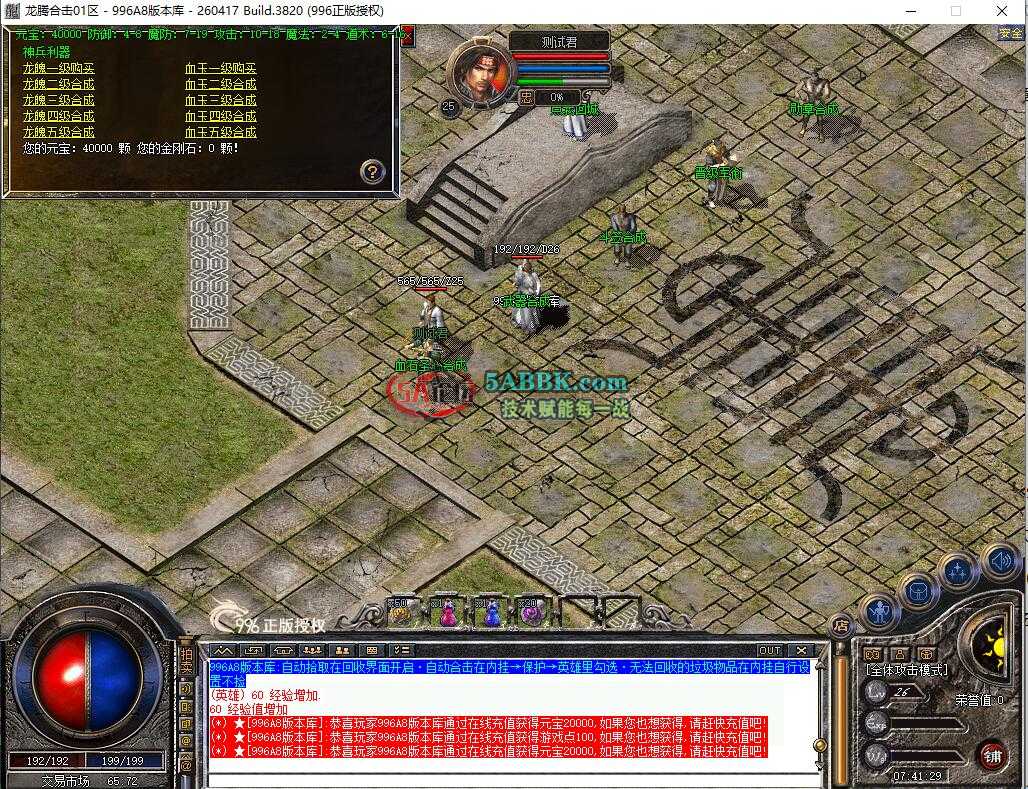Open the character status round button
Viewport: 1028px width, 789px height.
coord(879,610)
